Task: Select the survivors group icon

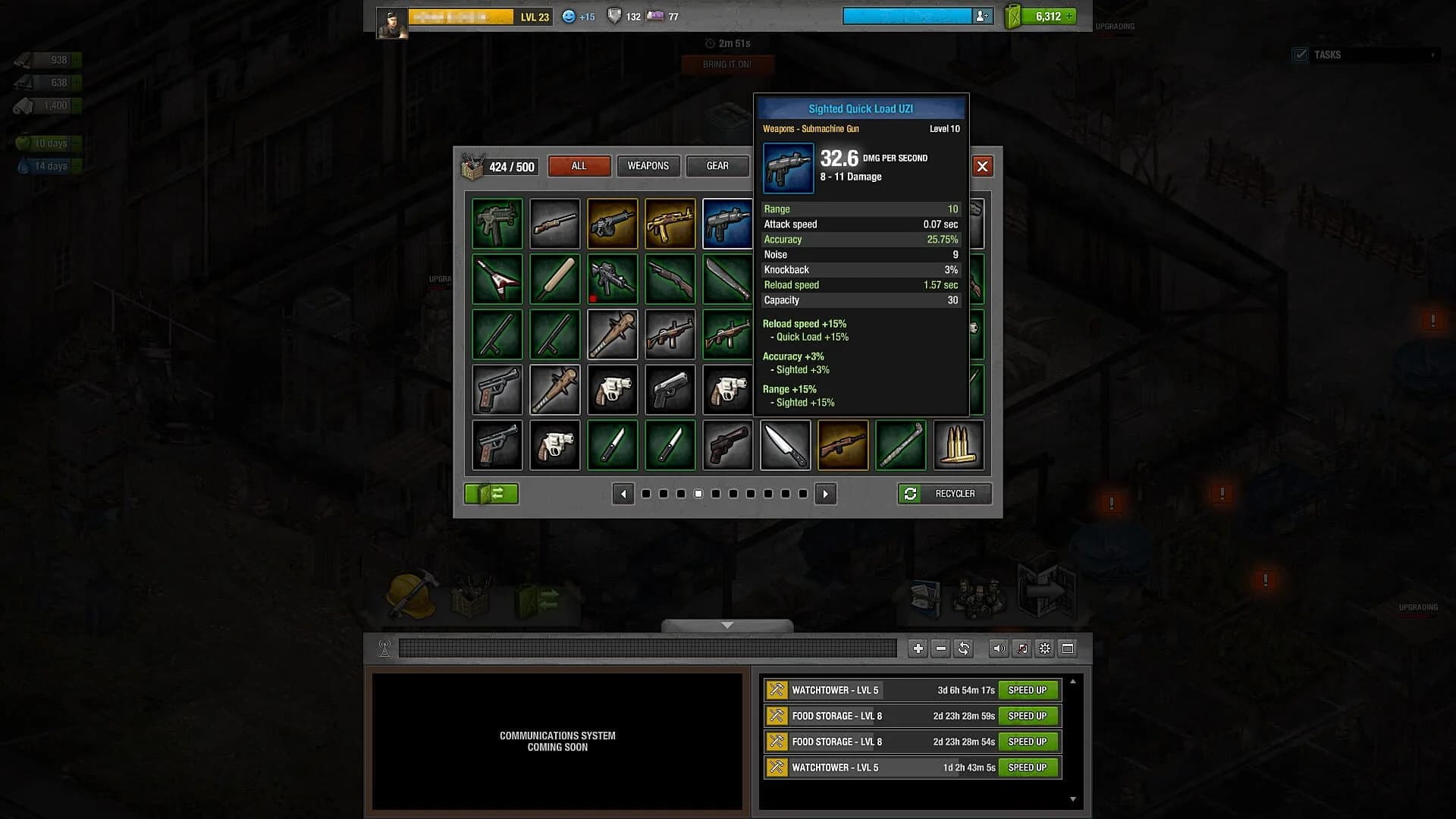Action: click(978, 595)
